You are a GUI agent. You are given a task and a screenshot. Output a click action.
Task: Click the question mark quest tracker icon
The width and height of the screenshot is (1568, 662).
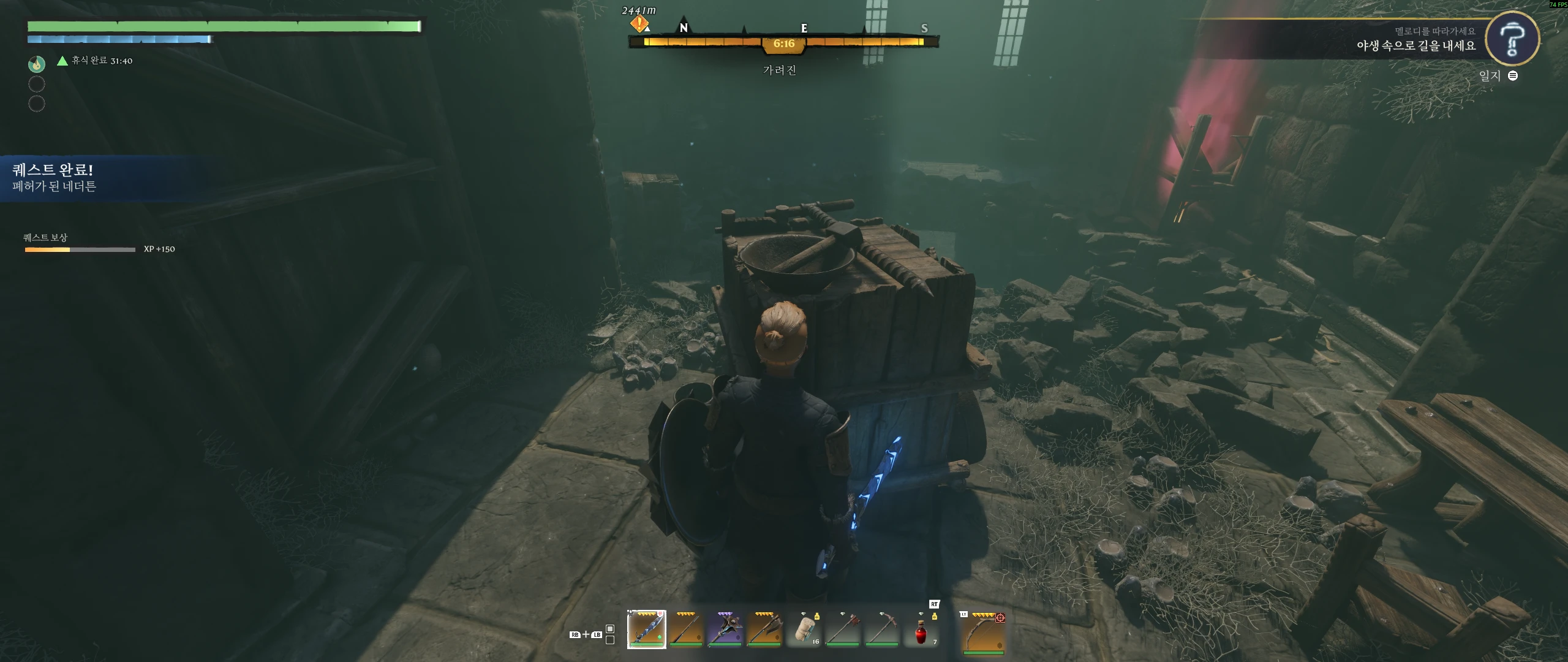[x=1512, y=39]
